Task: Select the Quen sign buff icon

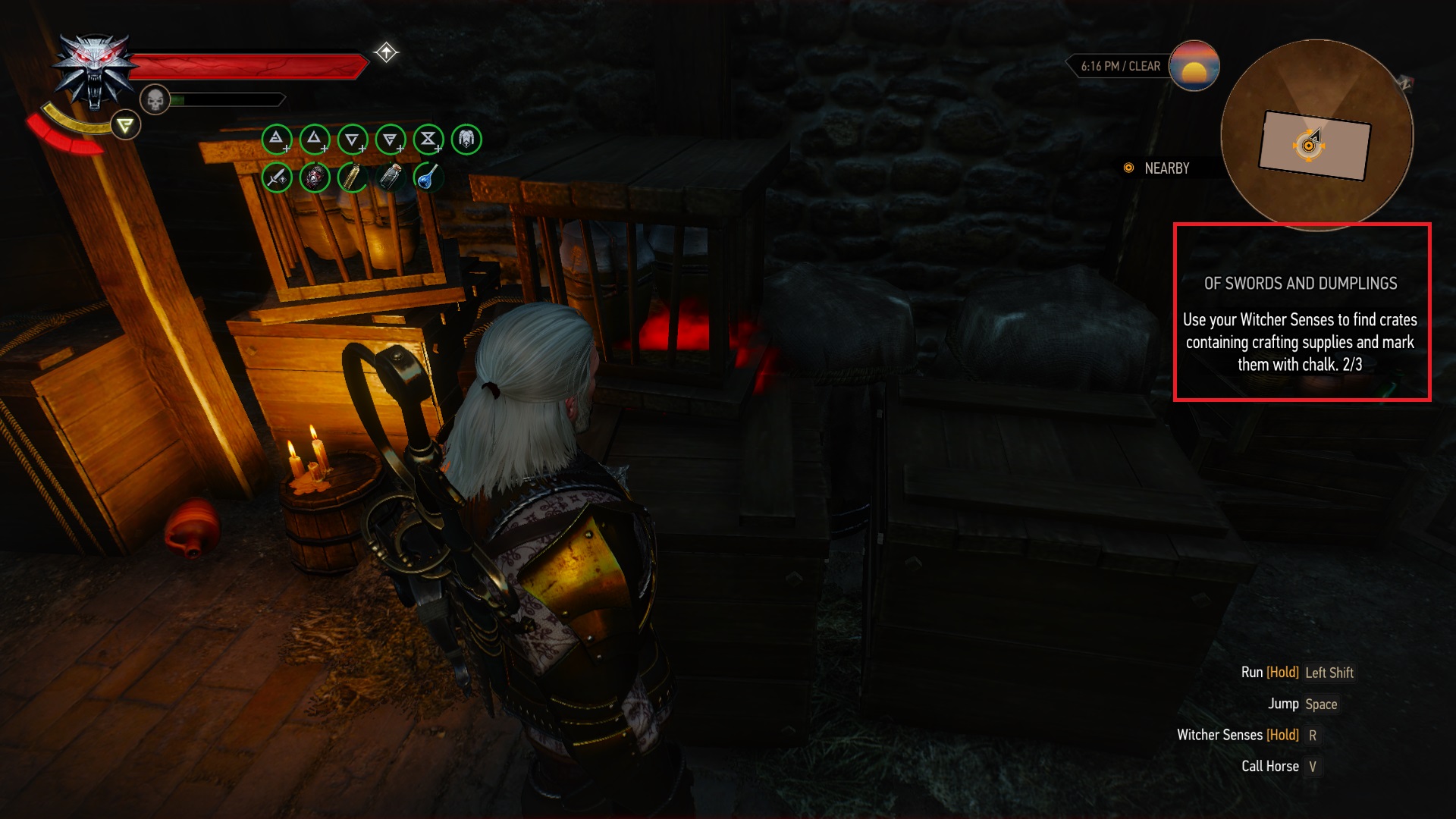Action: 391,140
